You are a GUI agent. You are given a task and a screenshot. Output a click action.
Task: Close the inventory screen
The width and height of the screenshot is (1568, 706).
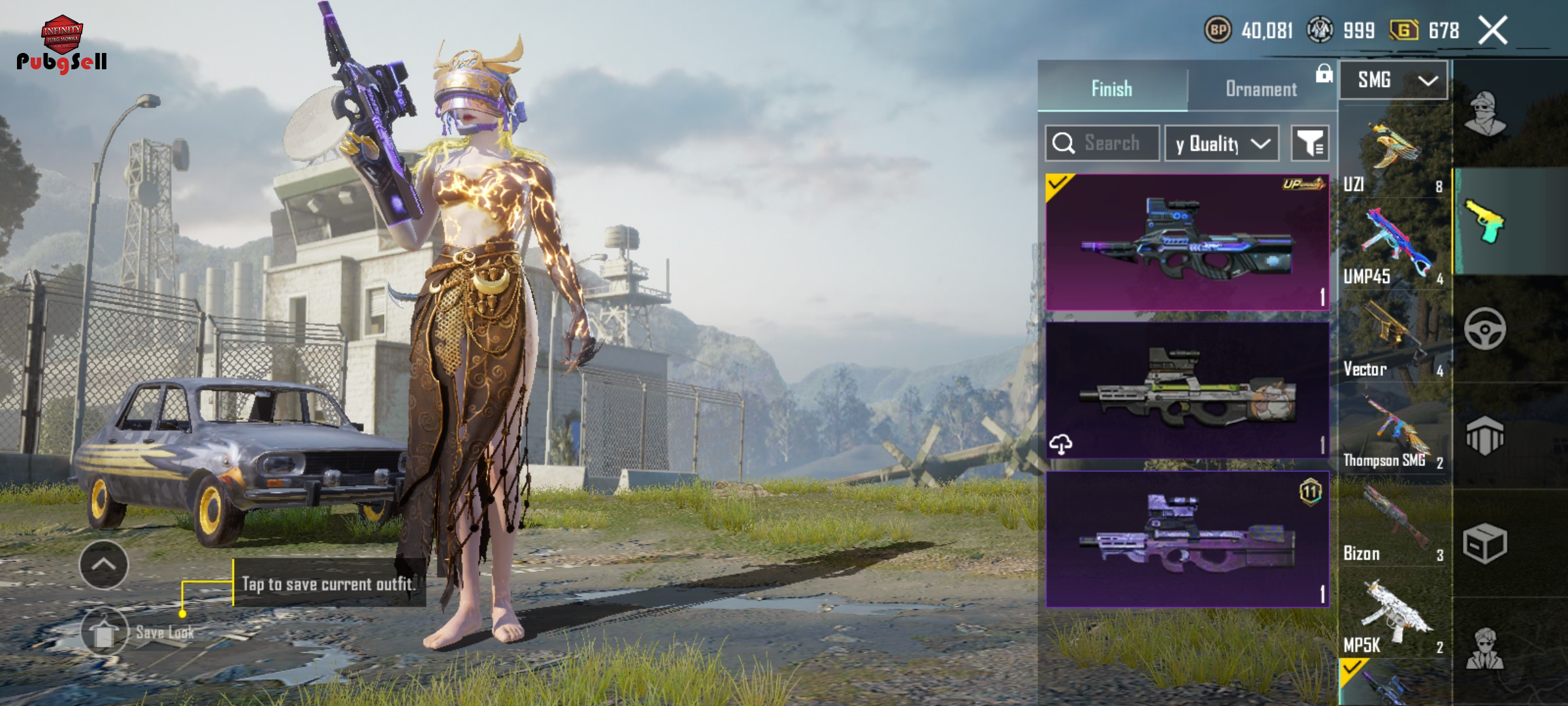tap(1493, 31)
